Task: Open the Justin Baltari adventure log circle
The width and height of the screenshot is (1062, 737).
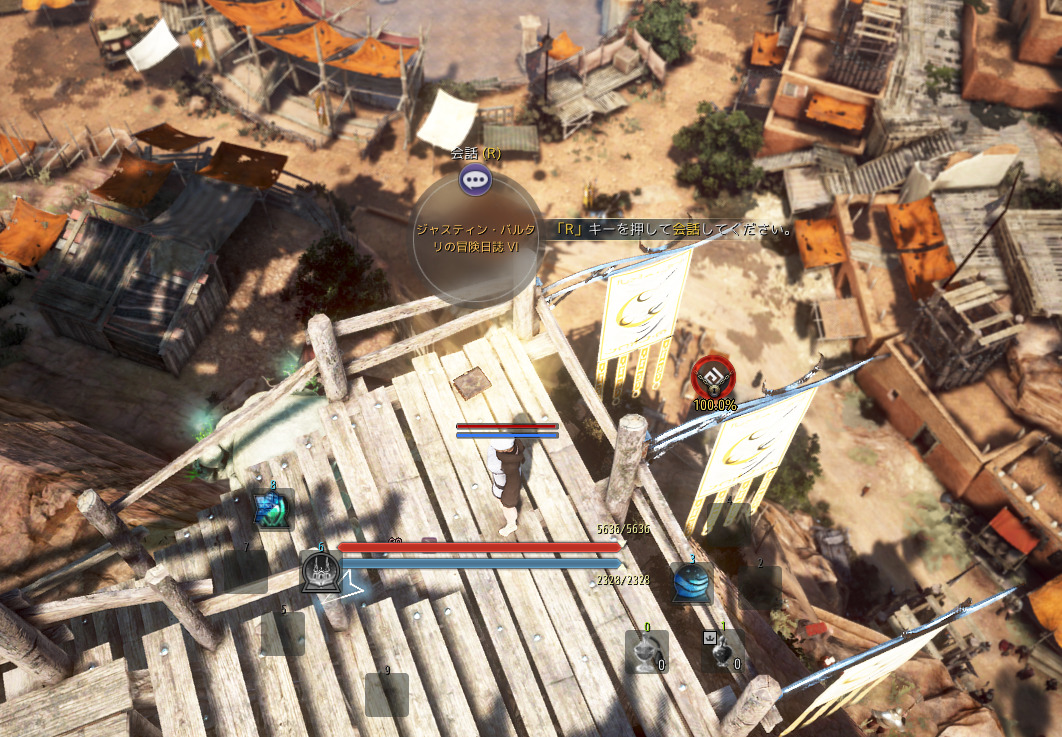Action: point(476,238)
